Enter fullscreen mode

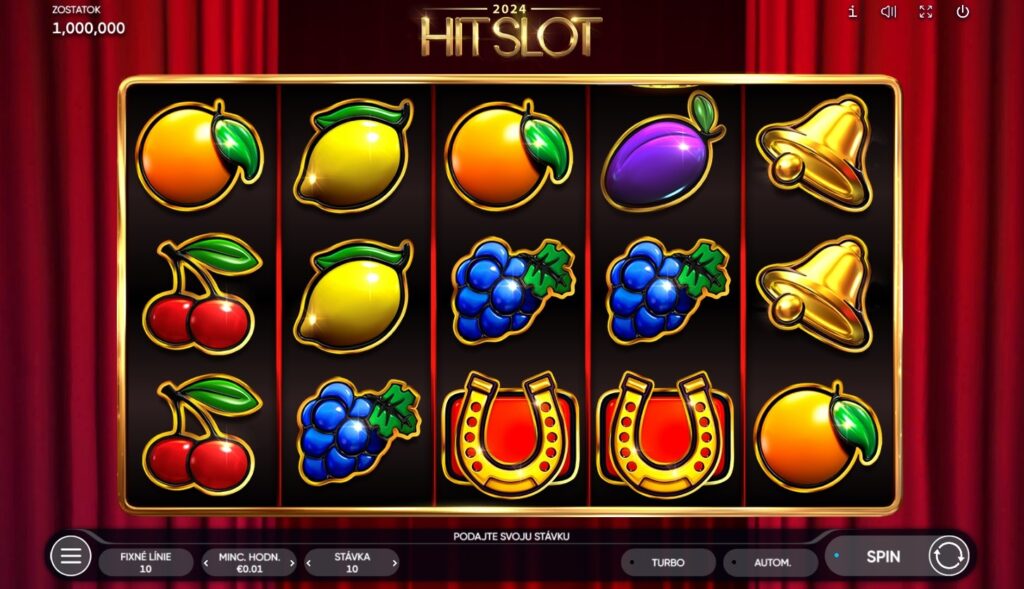926,12
